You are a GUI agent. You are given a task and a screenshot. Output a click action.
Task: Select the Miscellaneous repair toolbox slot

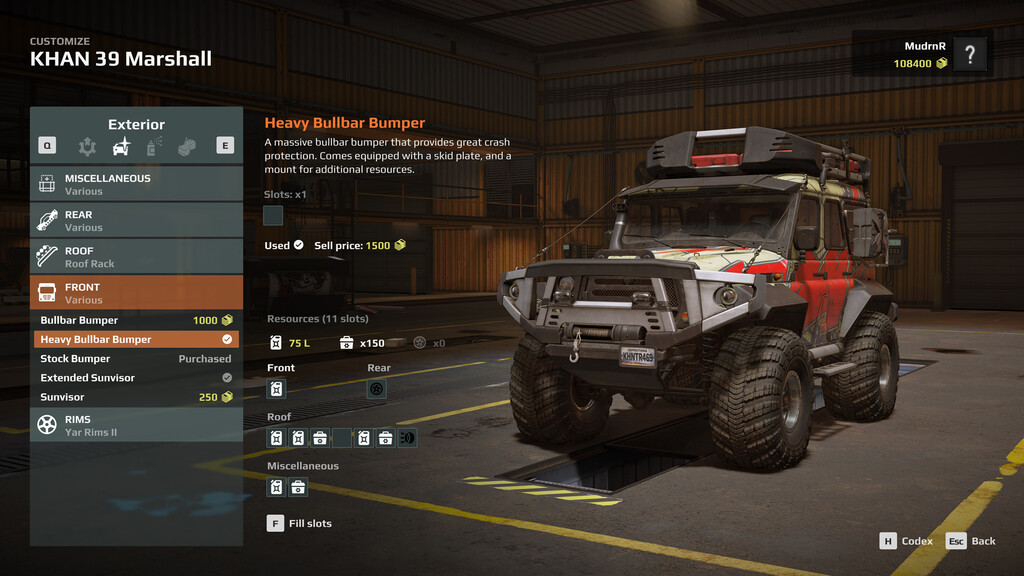point(298,488)
